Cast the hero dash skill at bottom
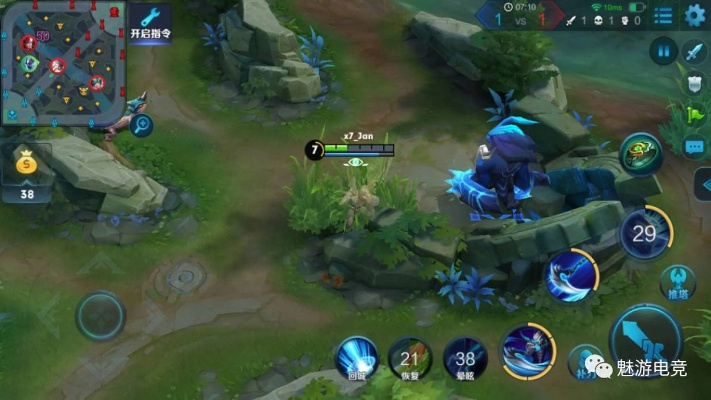Screen dimensions: 711x400 pyautogui.click(x=527, y=350)
